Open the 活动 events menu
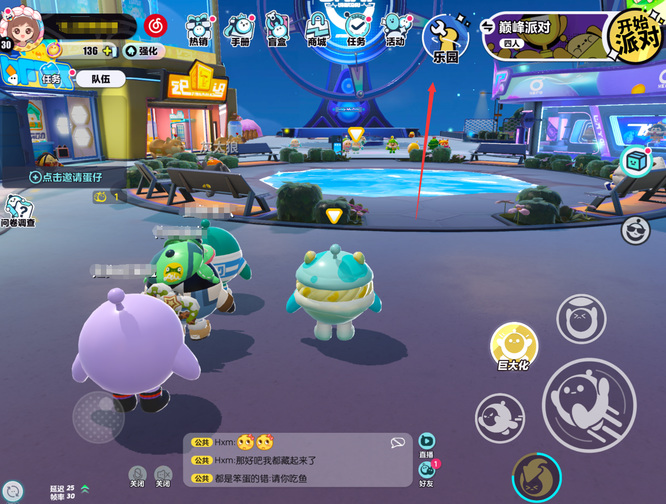The height and width of the screenshot is (504, 666). [396, 29]
